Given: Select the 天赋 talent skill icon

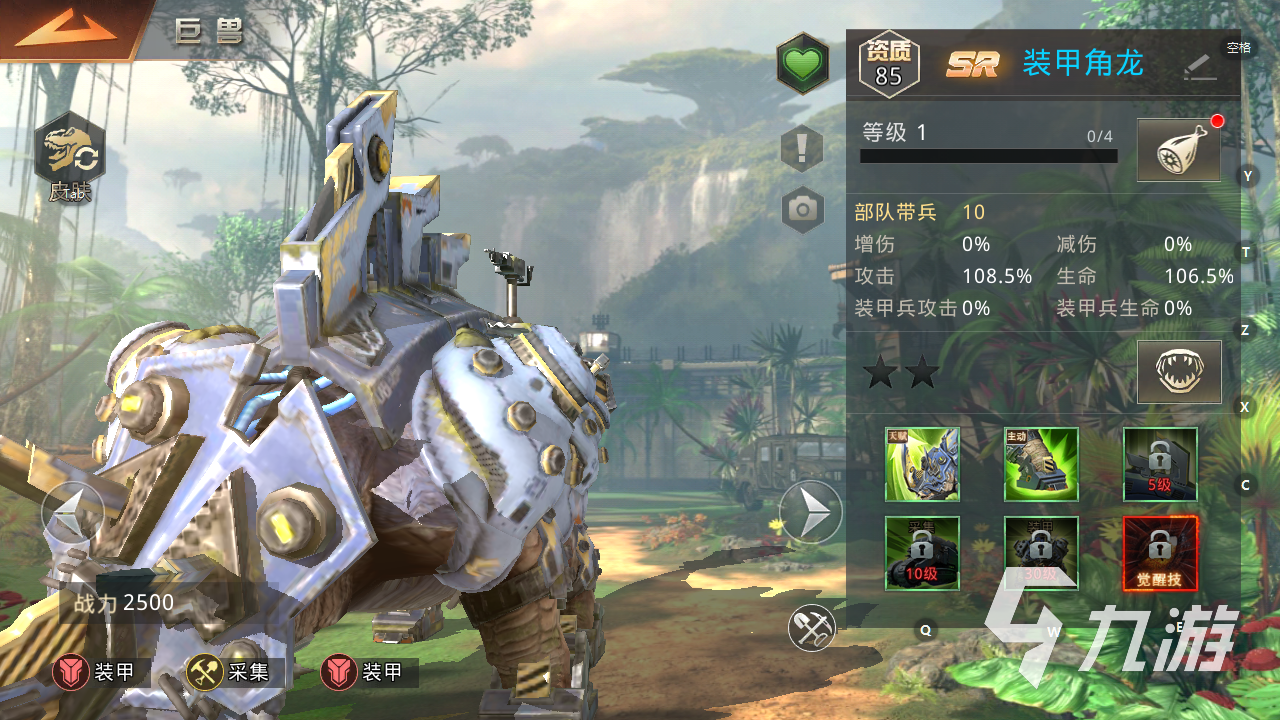Looking at the screenshot, I should click(x=922, y=464).
